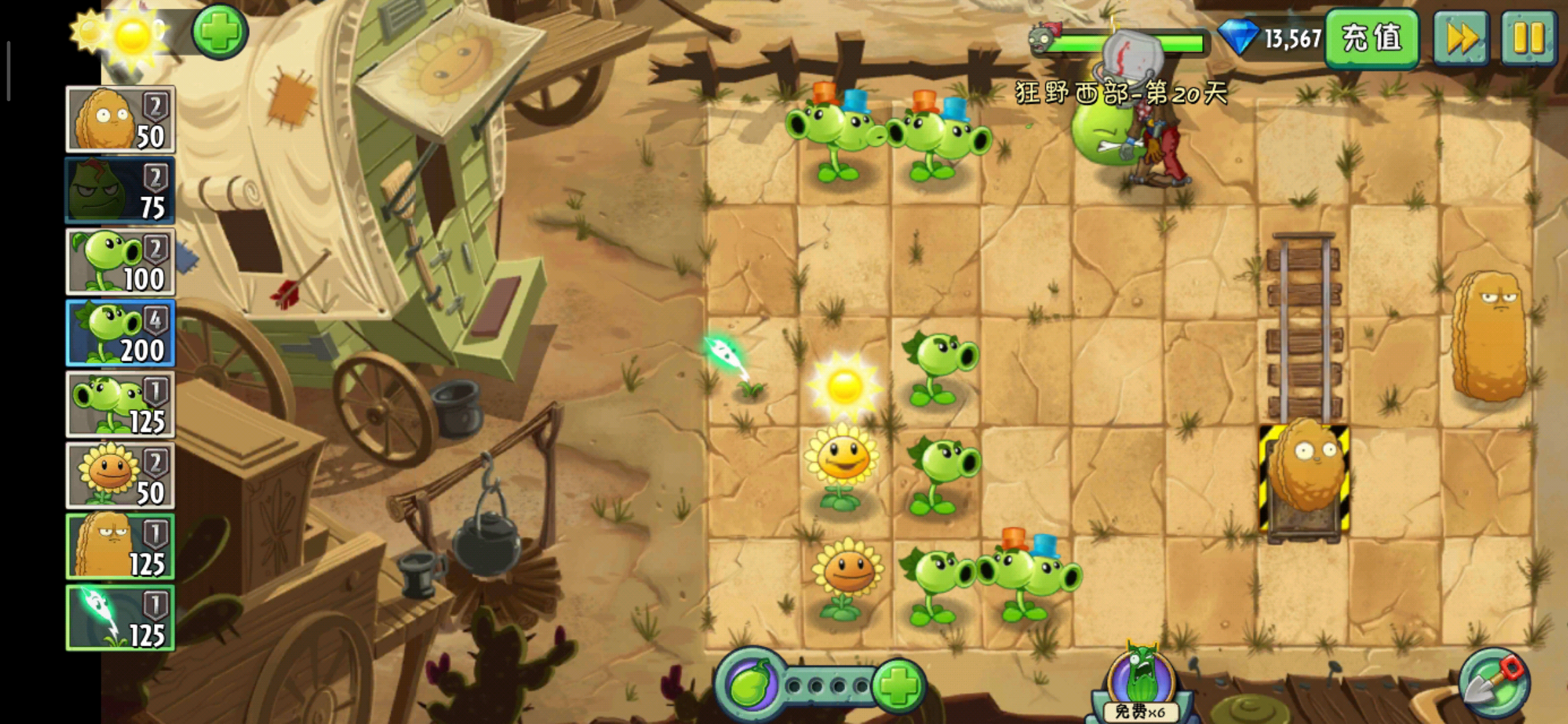This screenshot has width=1568, height=724.
Task: Add more sun with the green plus button
Action: (220, 32)
